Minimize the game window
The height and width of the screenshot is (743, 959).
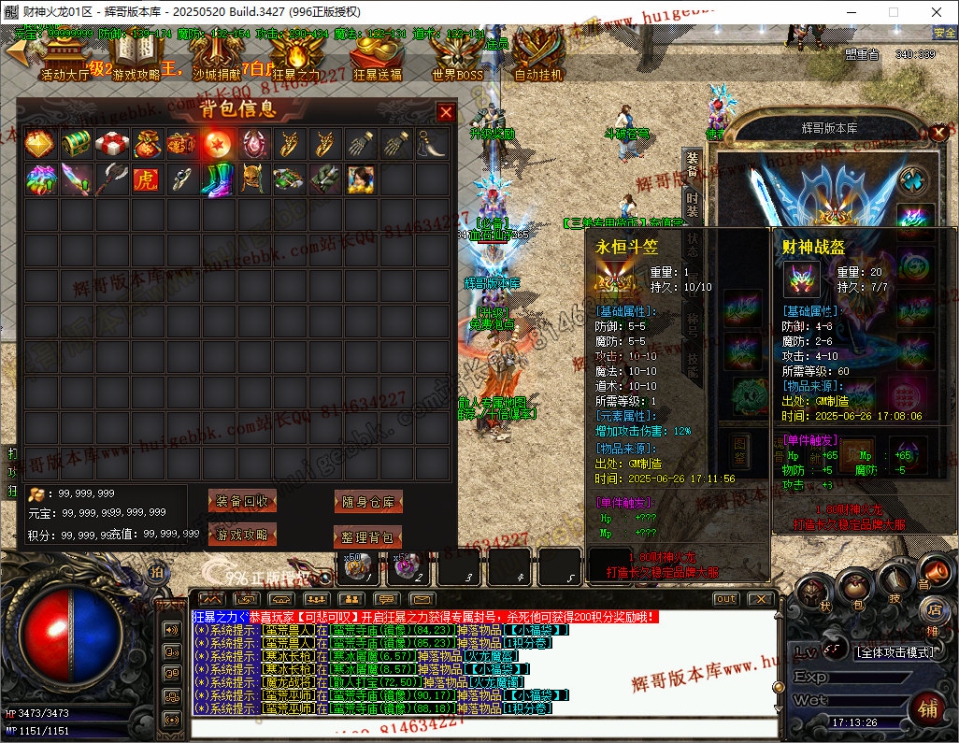pyautogui.click(x=847, y=12)
